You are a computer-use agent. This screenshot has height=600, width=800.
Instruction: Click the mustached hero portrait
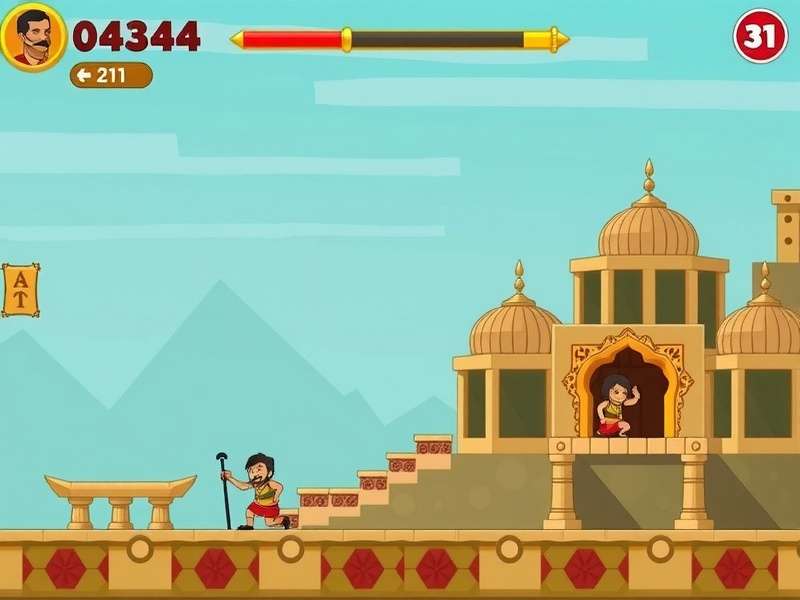click(33, 37)
